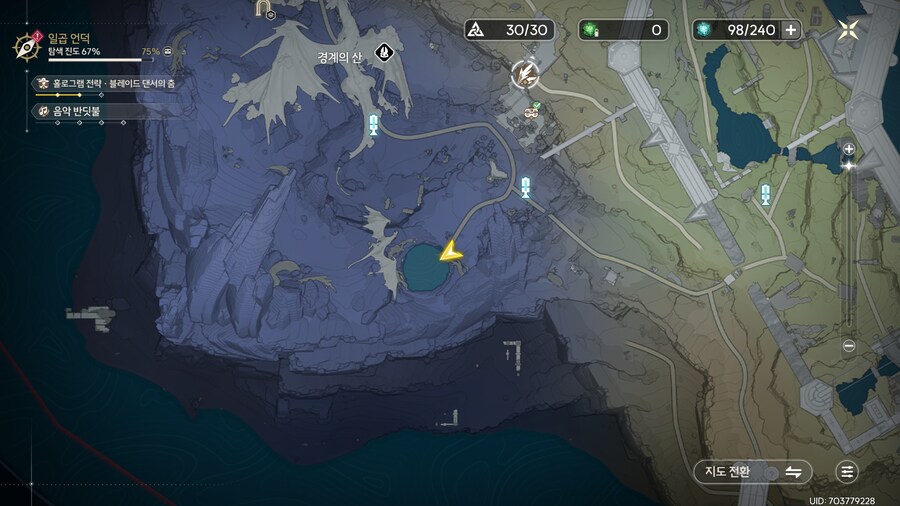Close the map with the star-shaped X
Image resolution: width=900 pixels, height=506 pixels.
pos(848,29)
